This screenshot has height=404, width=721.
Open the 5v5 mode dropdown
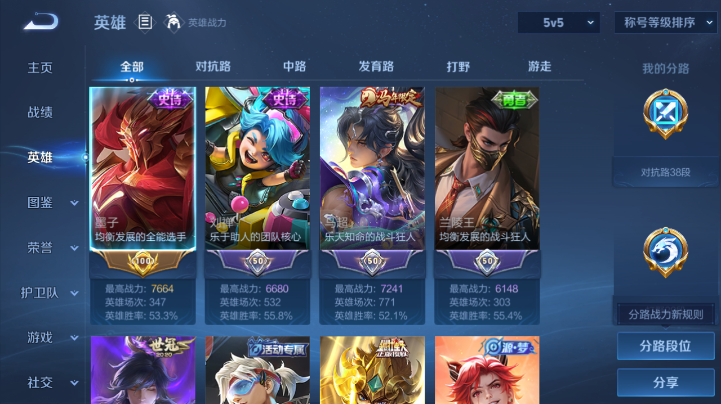pos(558,22)
